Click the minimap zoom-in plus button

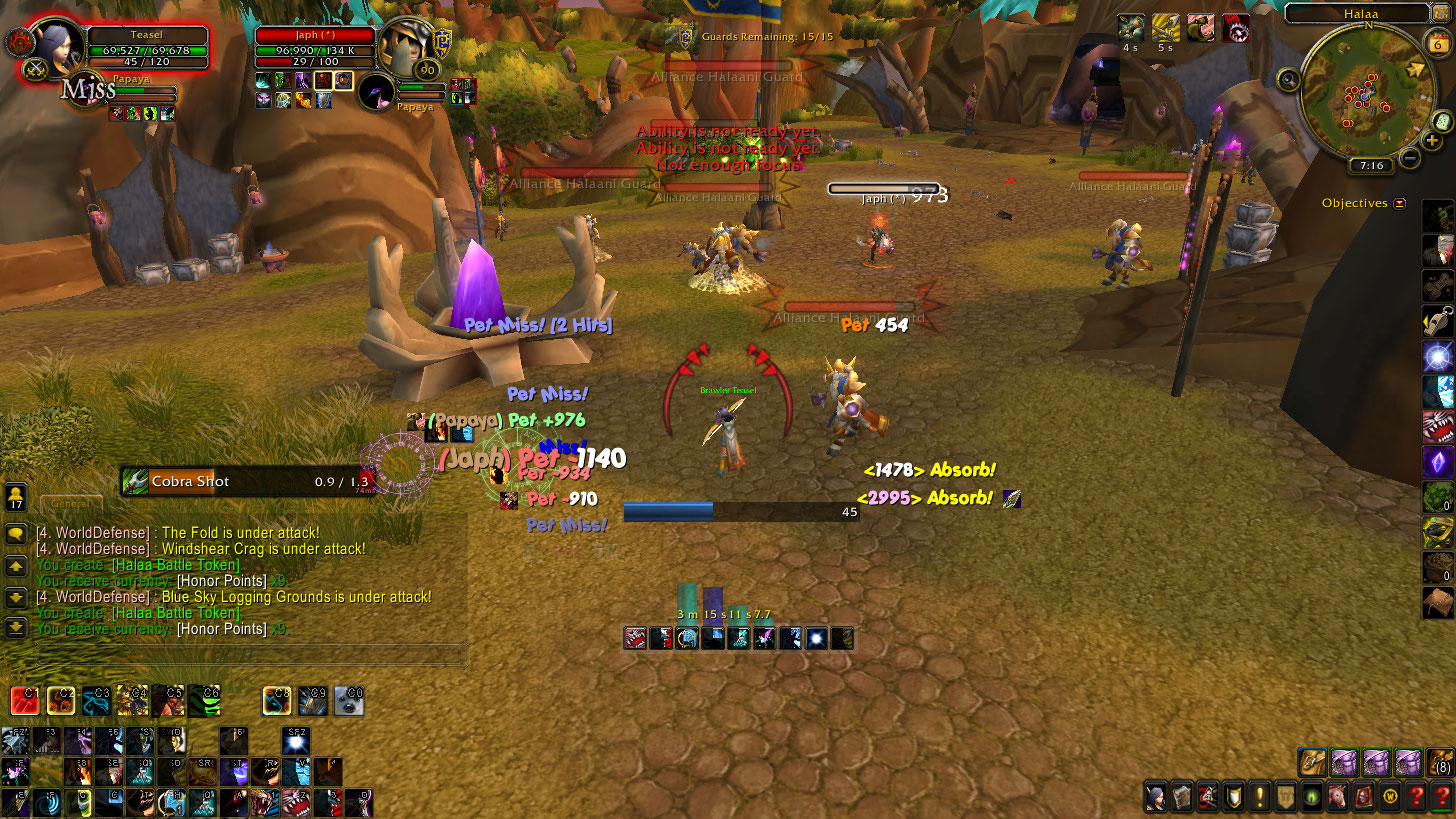1432,141
